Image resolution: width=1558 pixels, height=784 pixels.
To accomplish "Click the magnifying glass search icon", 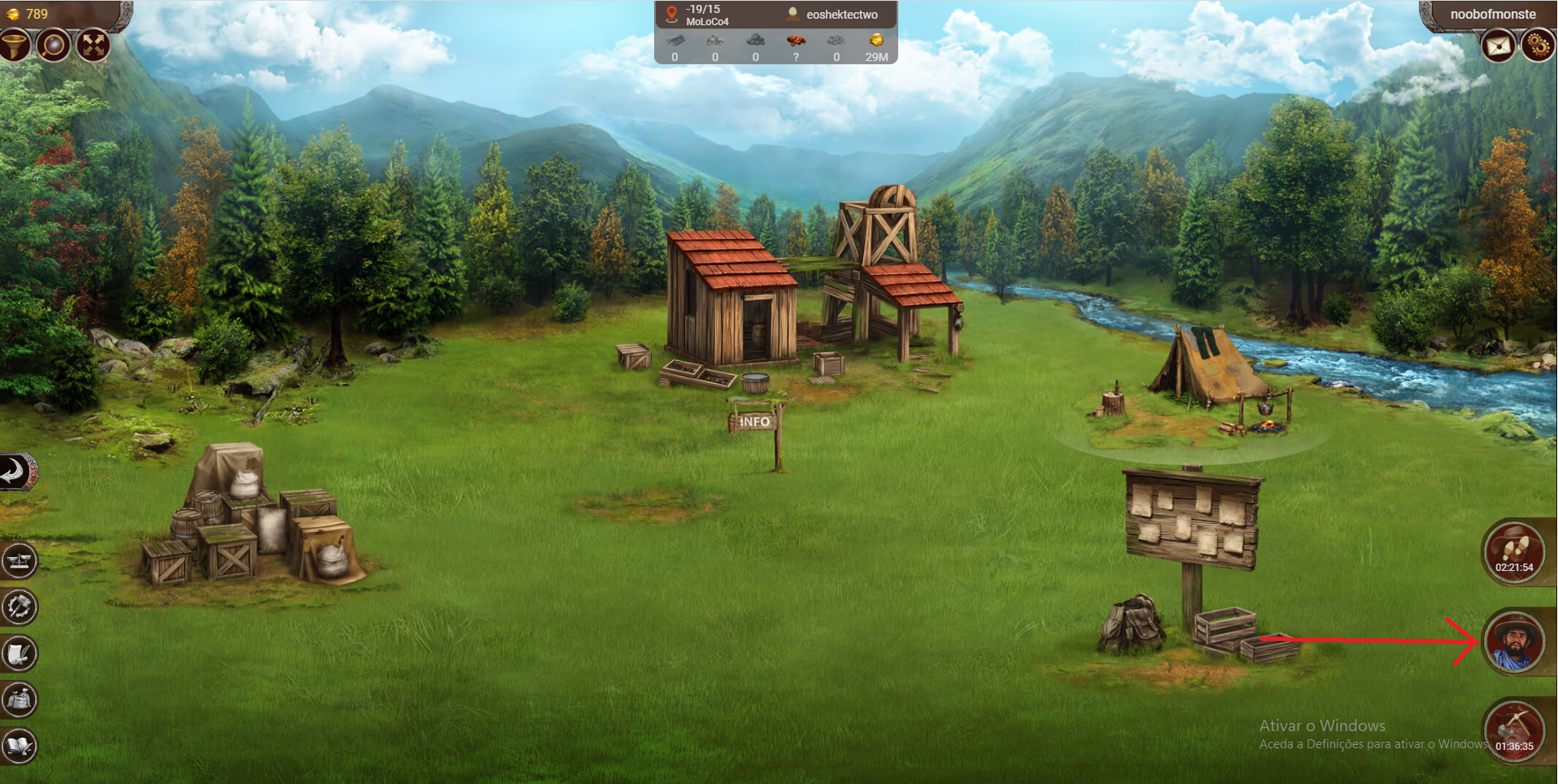I will (x=54, y=45).
